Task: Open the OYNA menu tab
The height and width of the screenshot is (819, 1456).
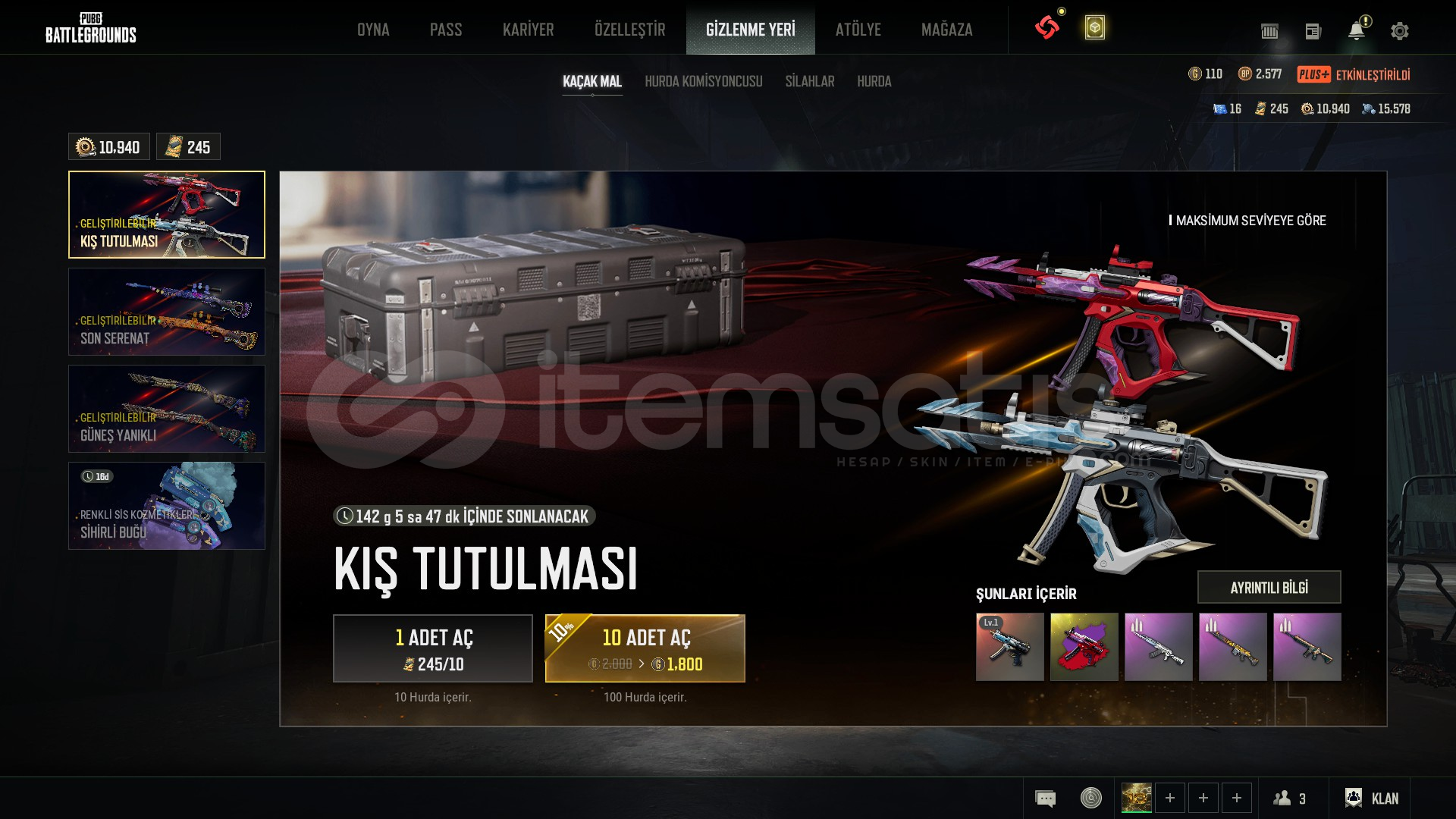Action: coord(373,30)
